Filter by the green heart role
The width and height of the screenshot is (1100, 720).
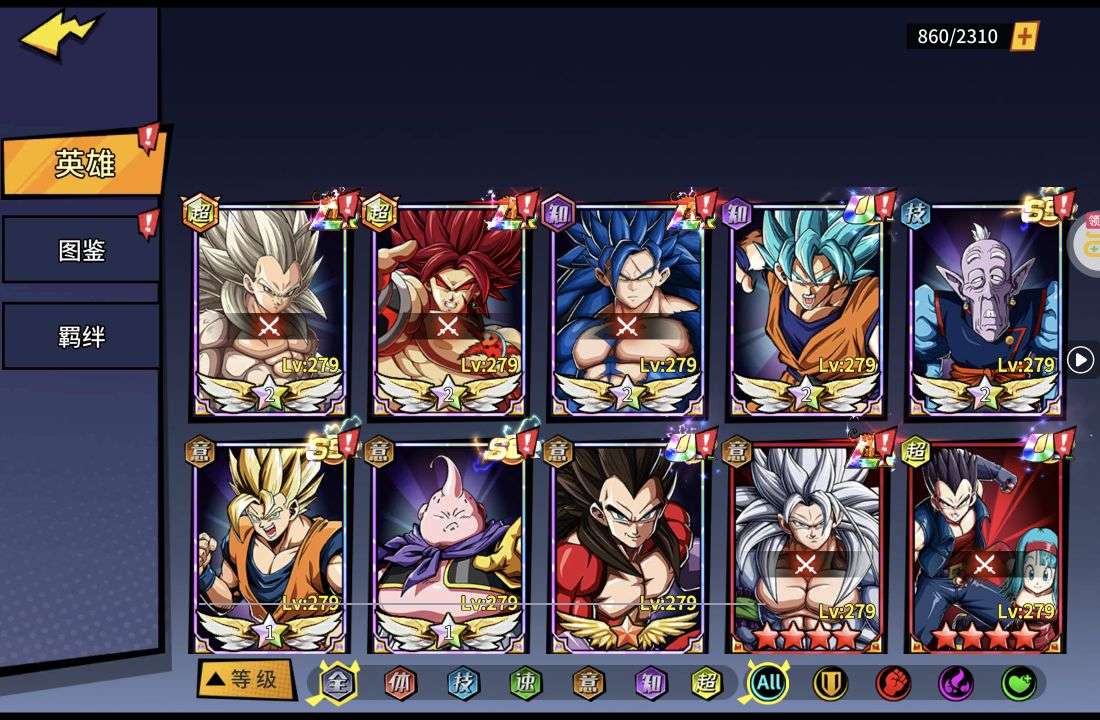(1018, 684)
